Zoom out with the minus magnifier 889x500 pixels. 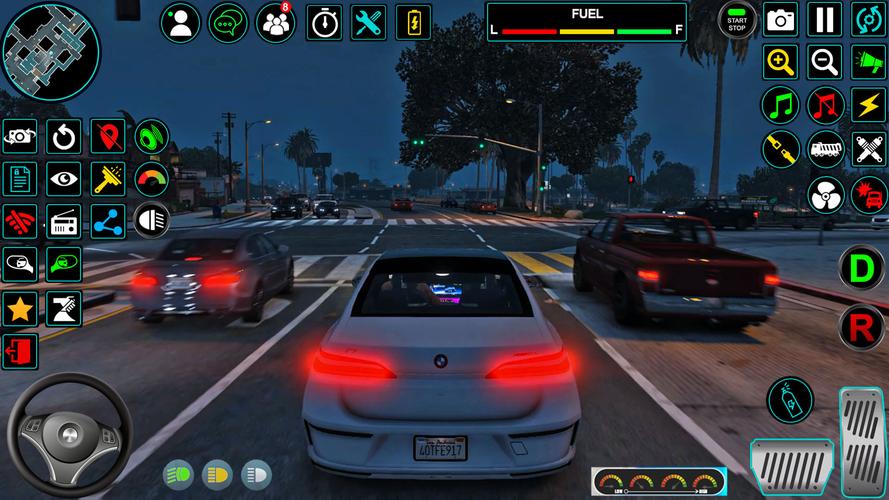pos(824,62)
